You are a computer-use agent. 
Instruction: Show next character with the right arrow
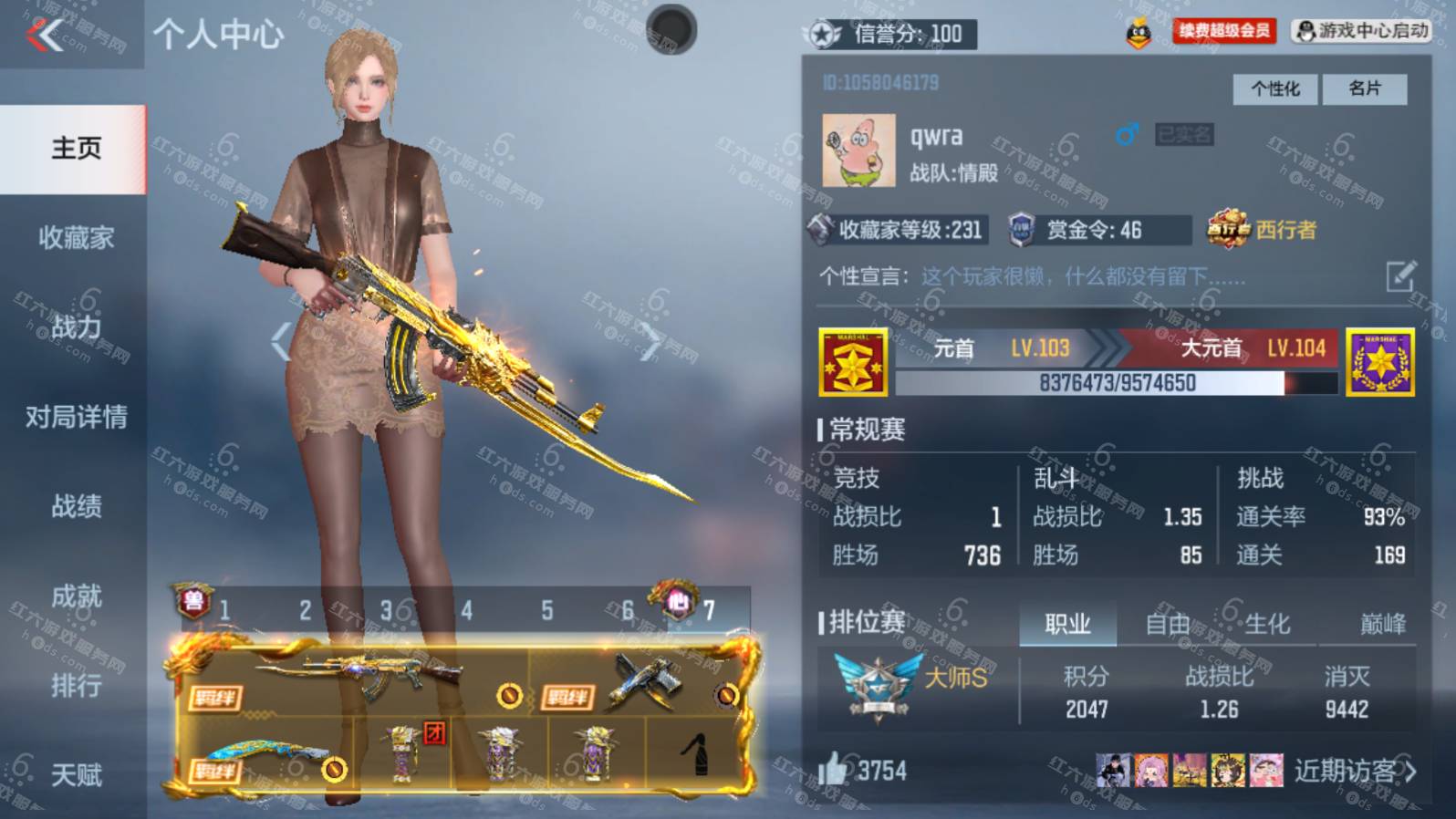click(651, 342)
